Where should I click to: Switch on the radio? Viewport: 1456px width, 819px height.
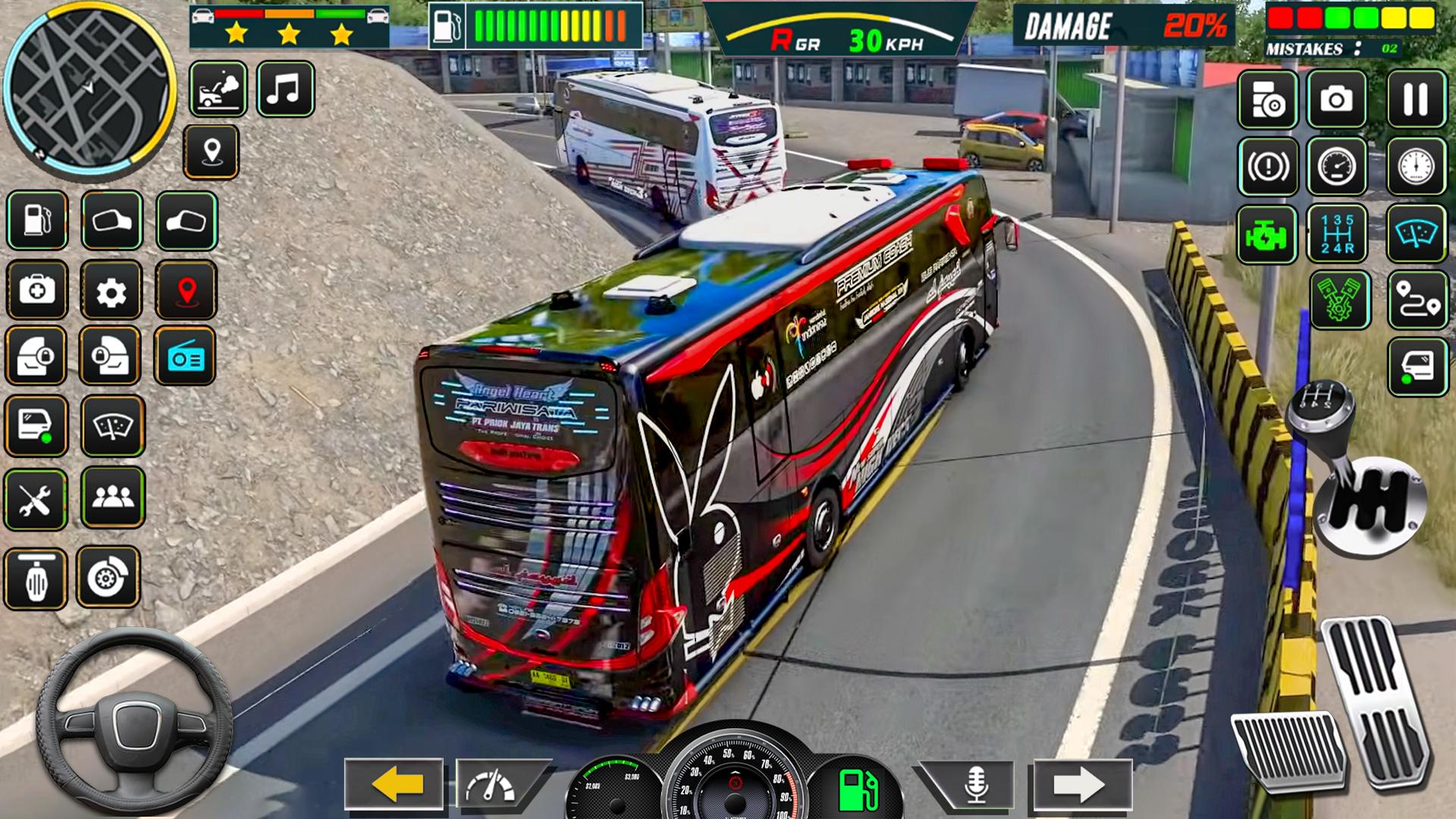tap(185, 356)
